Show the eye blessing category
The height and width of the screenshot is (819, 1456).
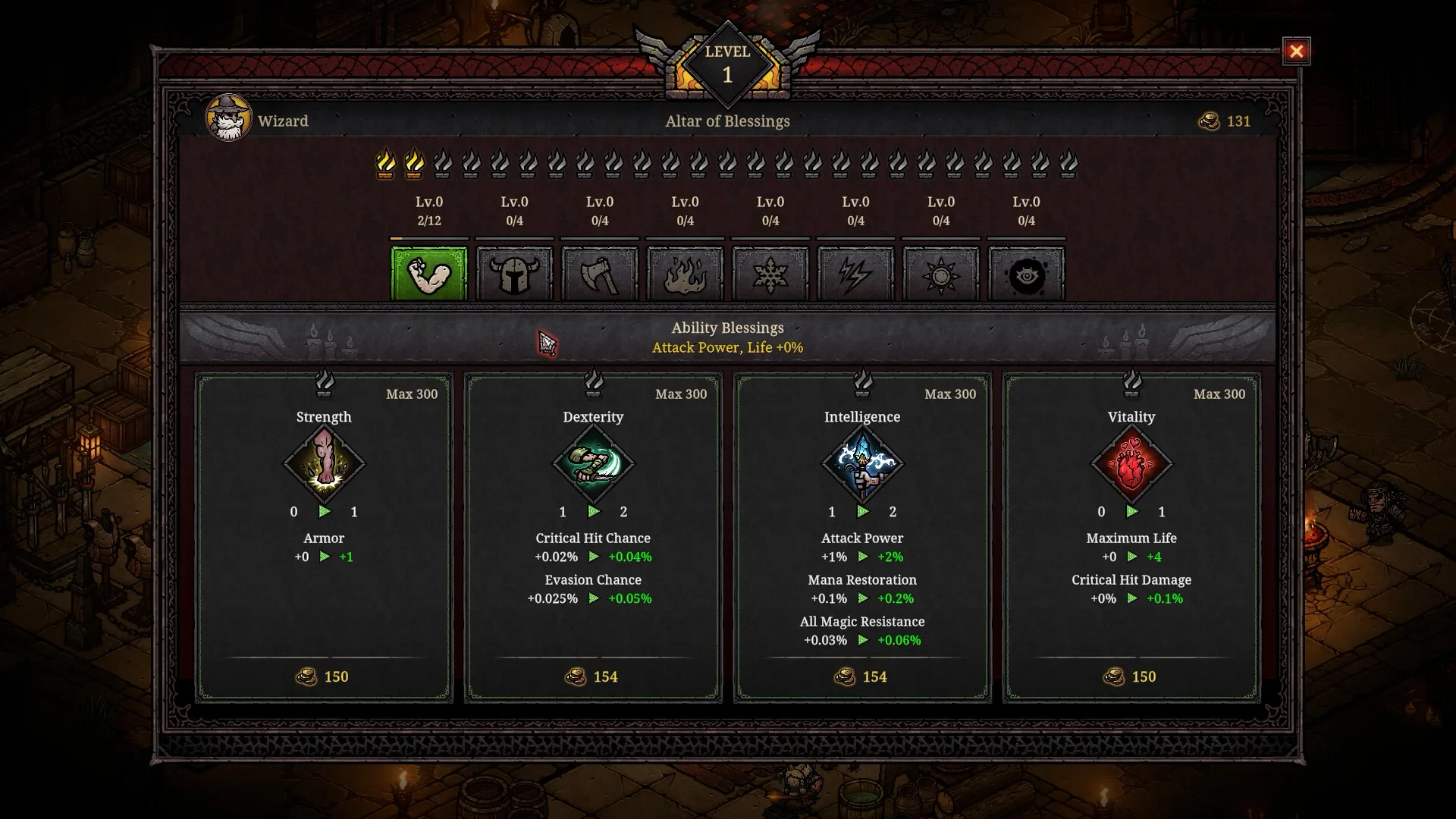[1026, 275]
